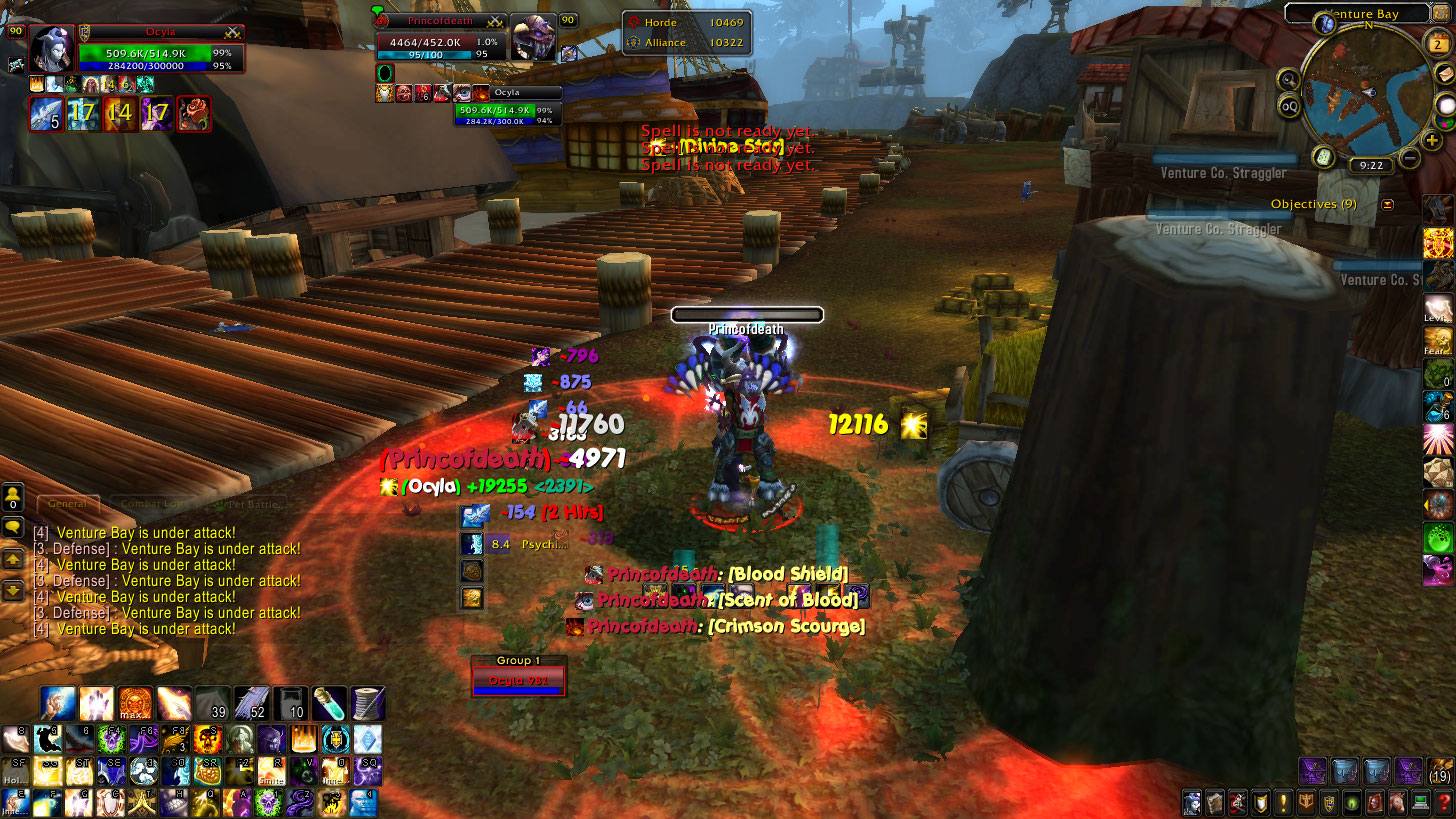
Task: Open the spellbook micro menu button
Action: click(1215, 802)
